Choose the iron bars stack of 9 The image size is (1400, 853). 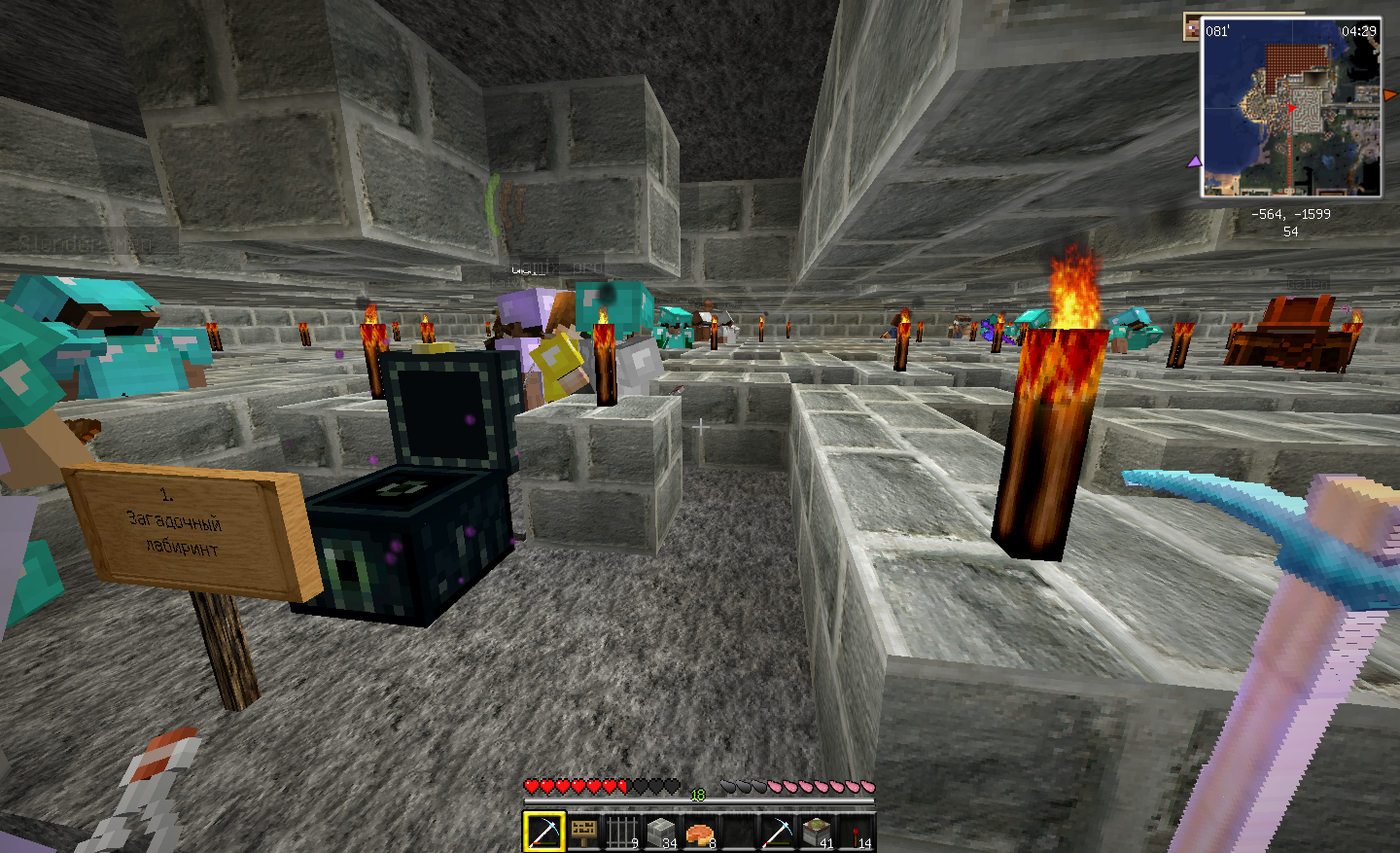pyautogui.click(x=622, y=832)
